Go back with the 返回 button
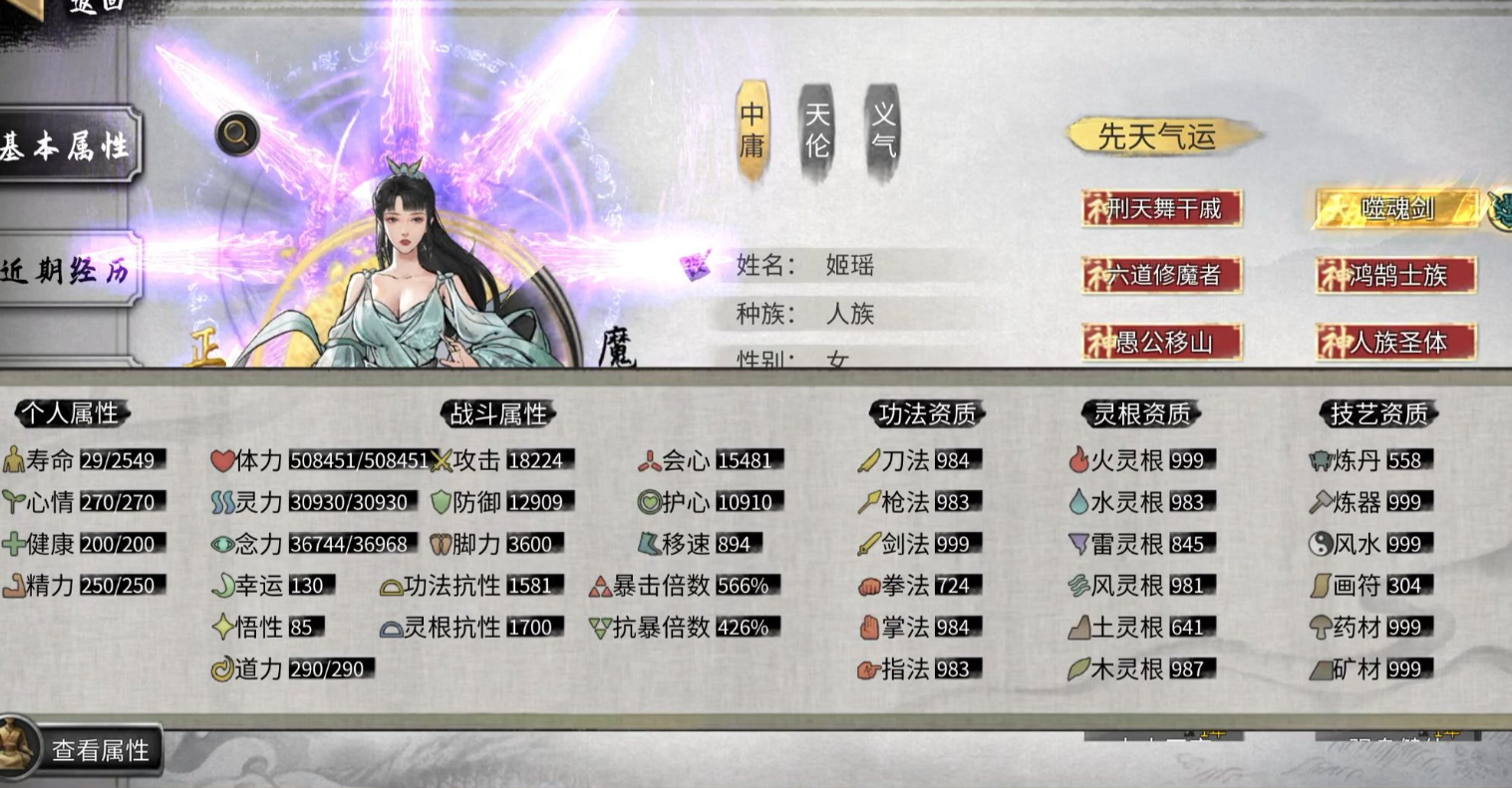The image size is (1512, 788). 80,8
